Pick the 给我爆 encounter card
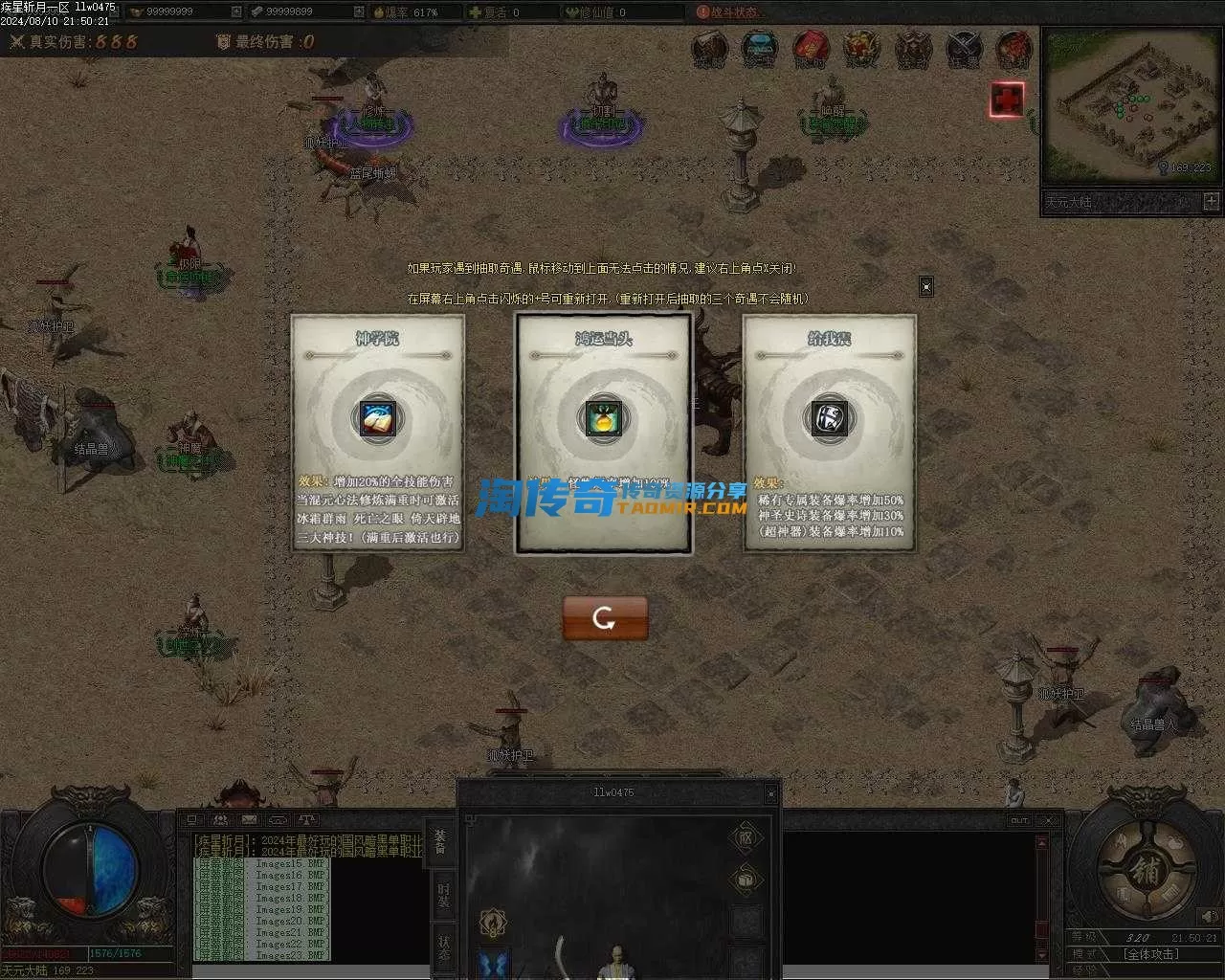Screen dimensions: 1225x980 coord(830,433)
